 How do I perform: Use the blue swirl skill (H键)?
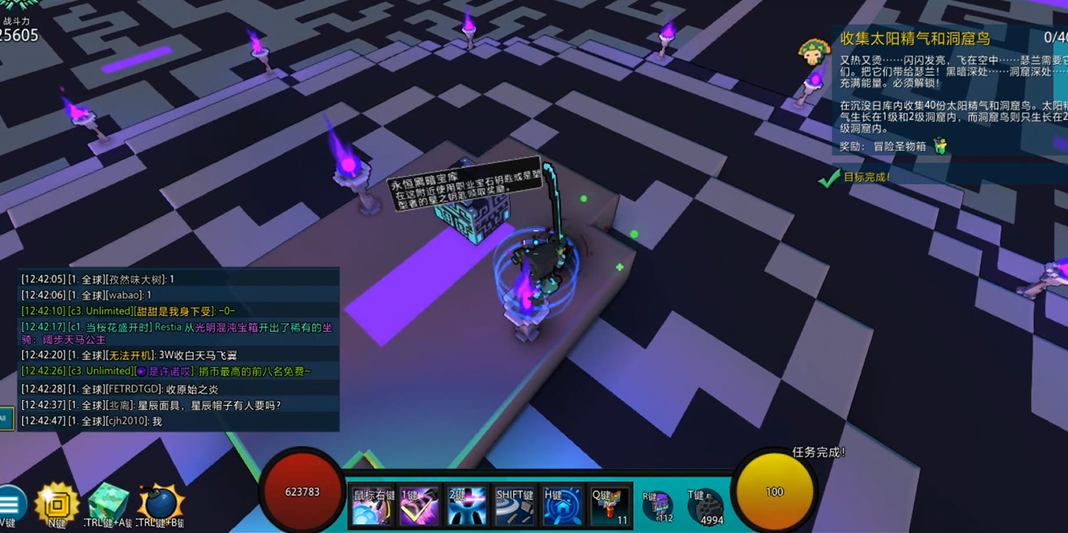tap(562, 507)
